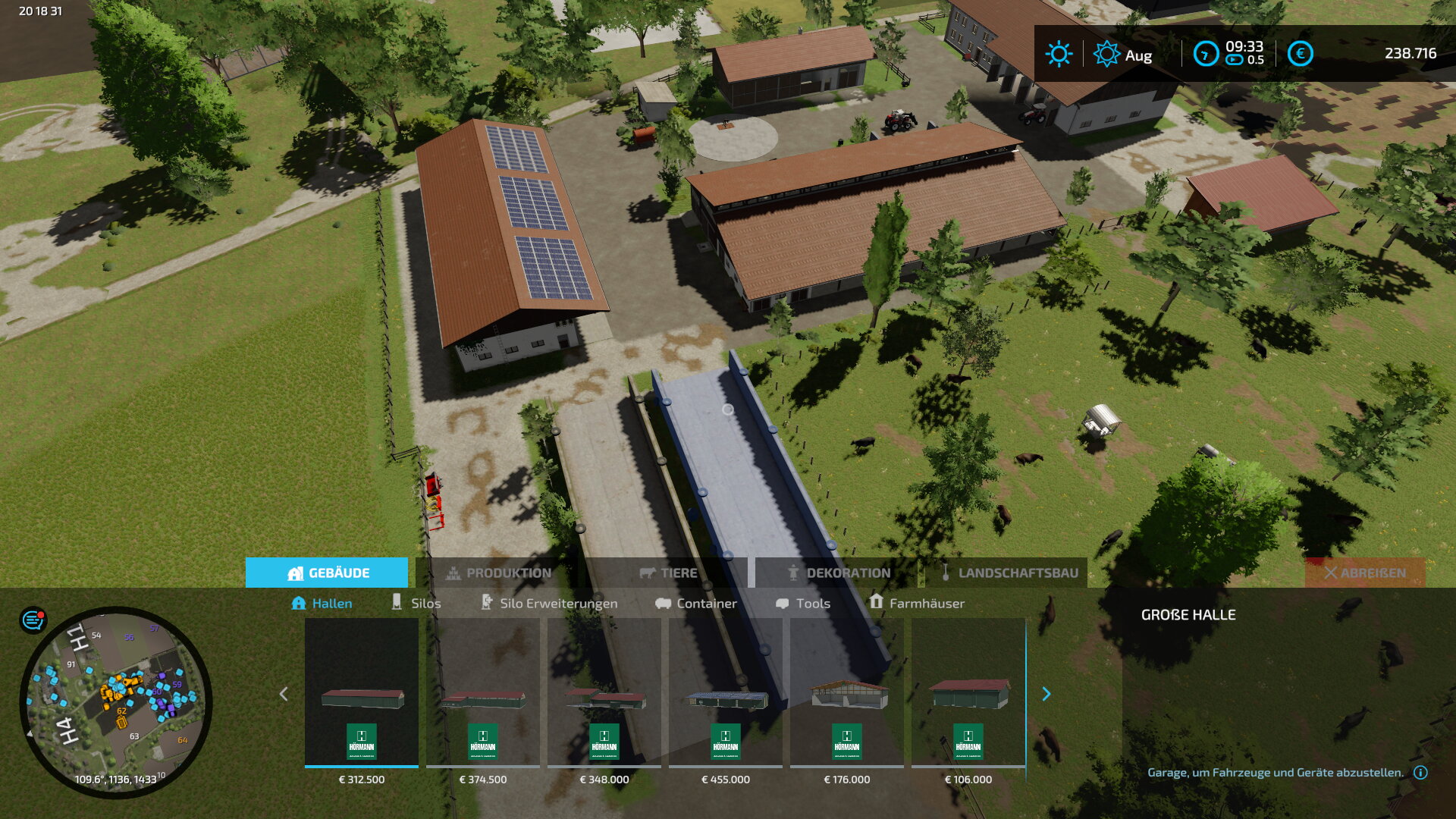Open the Farmhäuser subcategory
This screenshot has width=1456, height=819.
(x=917, y=603)
